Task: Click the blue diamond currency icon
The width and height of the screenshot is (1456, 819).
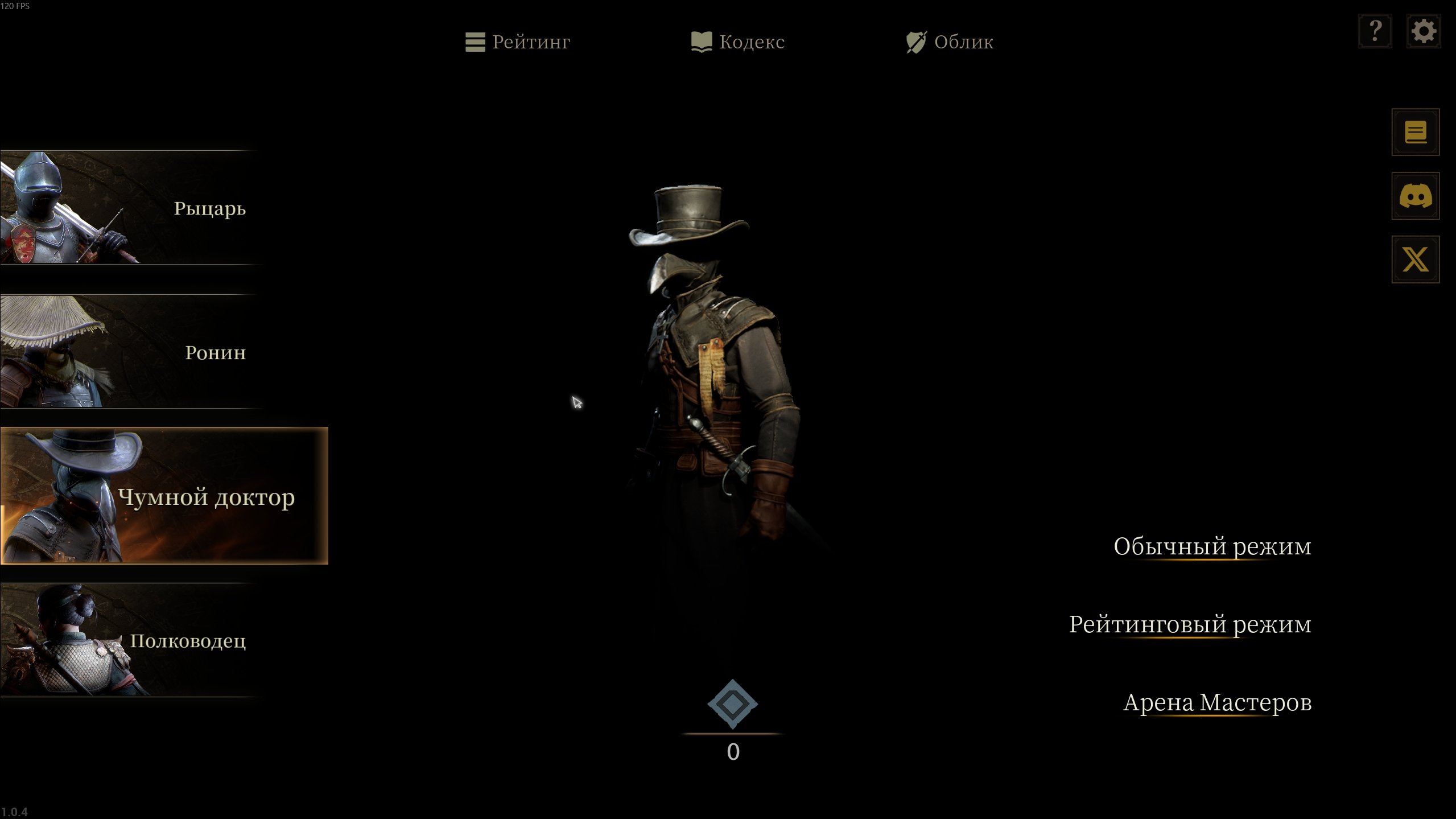Action: coord(732,704)
